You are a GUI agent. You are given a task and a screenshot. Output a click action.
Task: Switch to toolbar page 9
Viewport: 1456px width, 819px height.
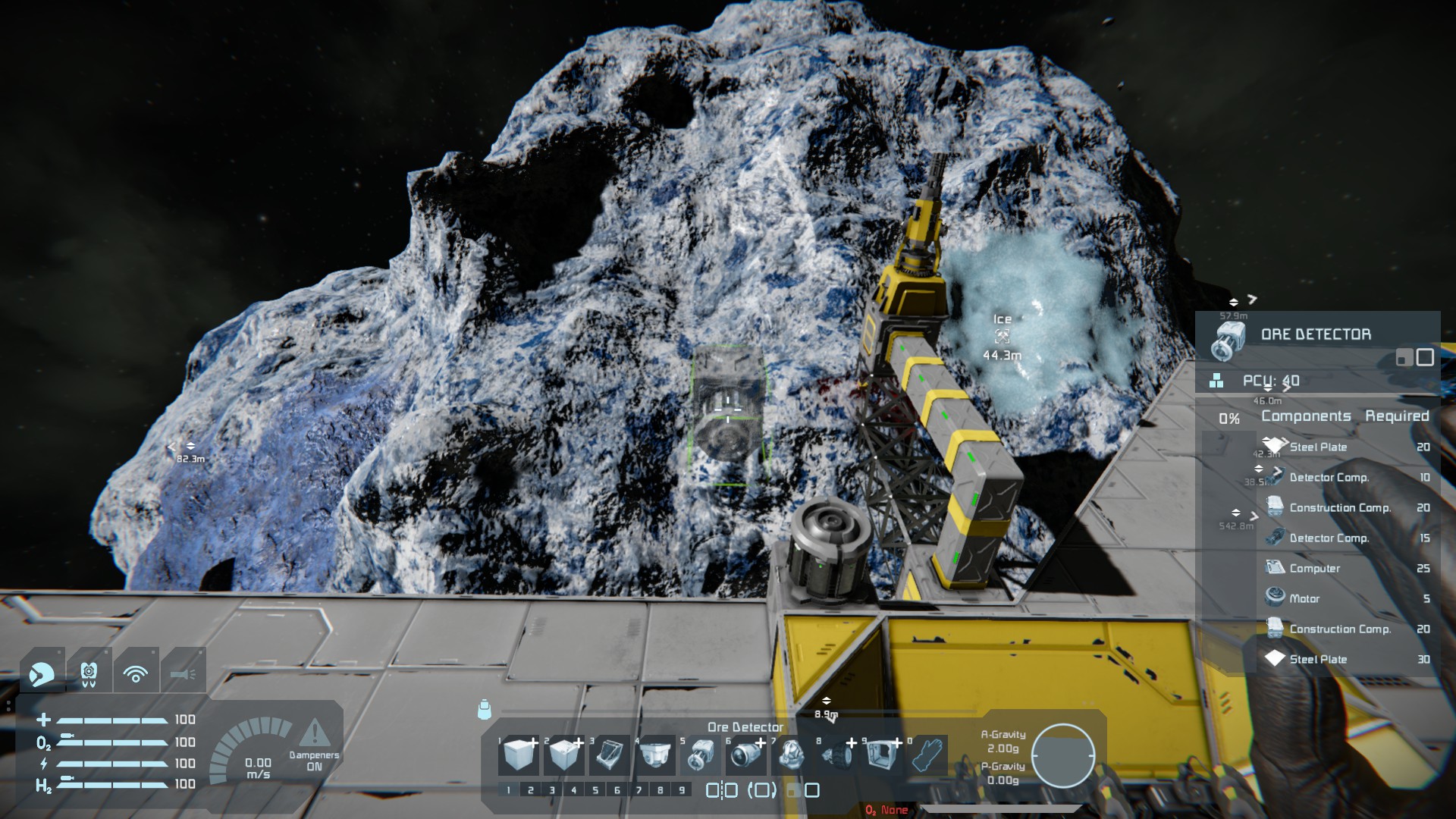682,790
